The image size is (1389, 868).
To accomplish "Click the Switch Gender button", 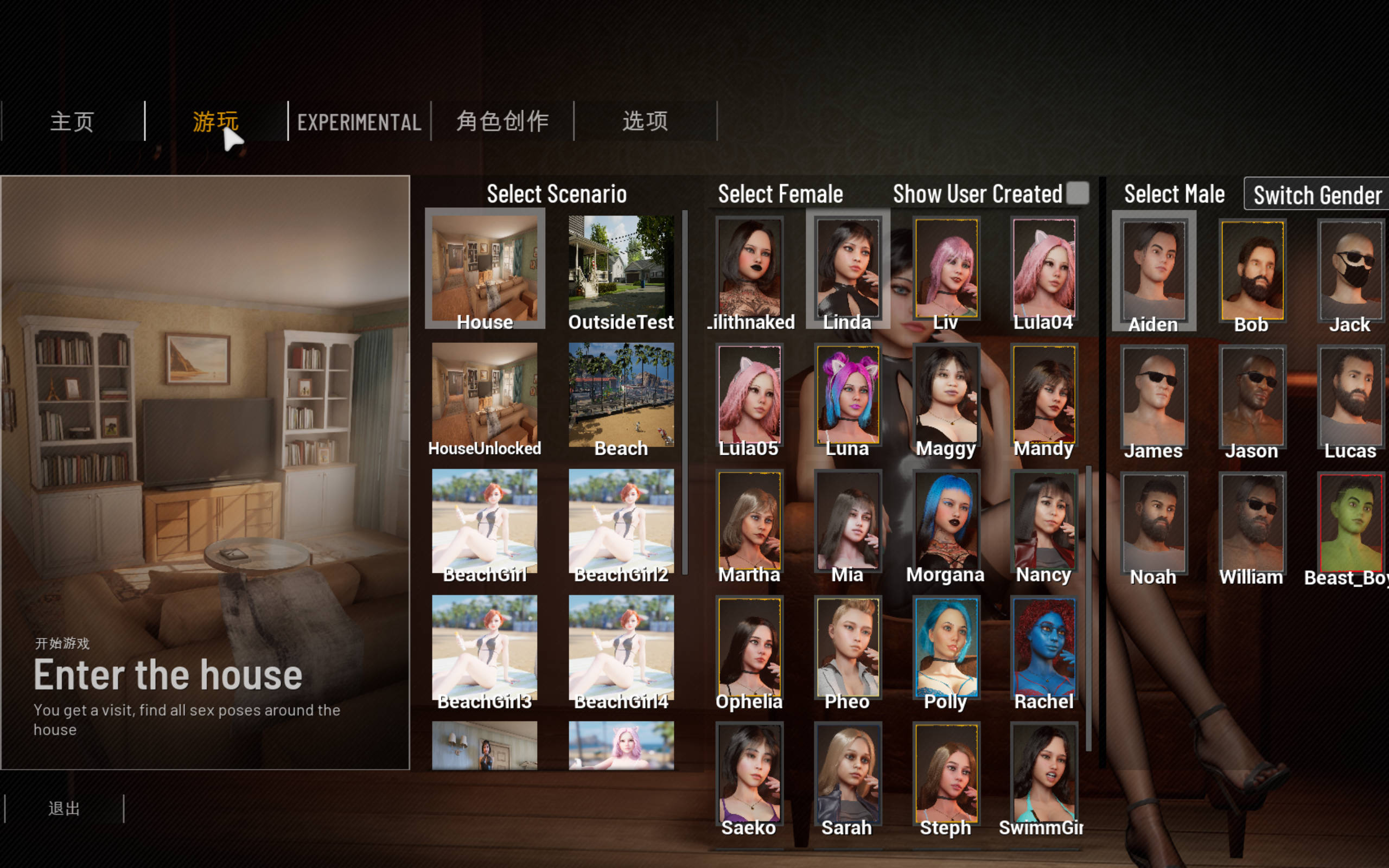I will [1317, 195].
